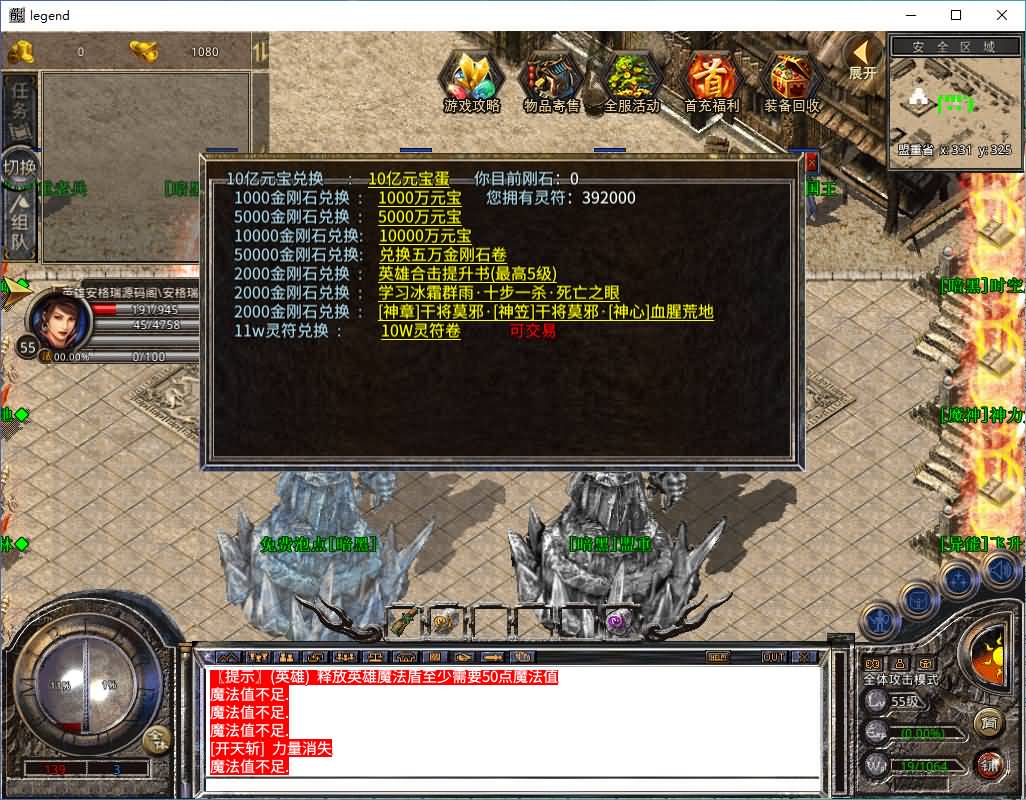Click the round 切换 switch button
The height and width of the screenshot is (800, 1026).
point(19,167)
